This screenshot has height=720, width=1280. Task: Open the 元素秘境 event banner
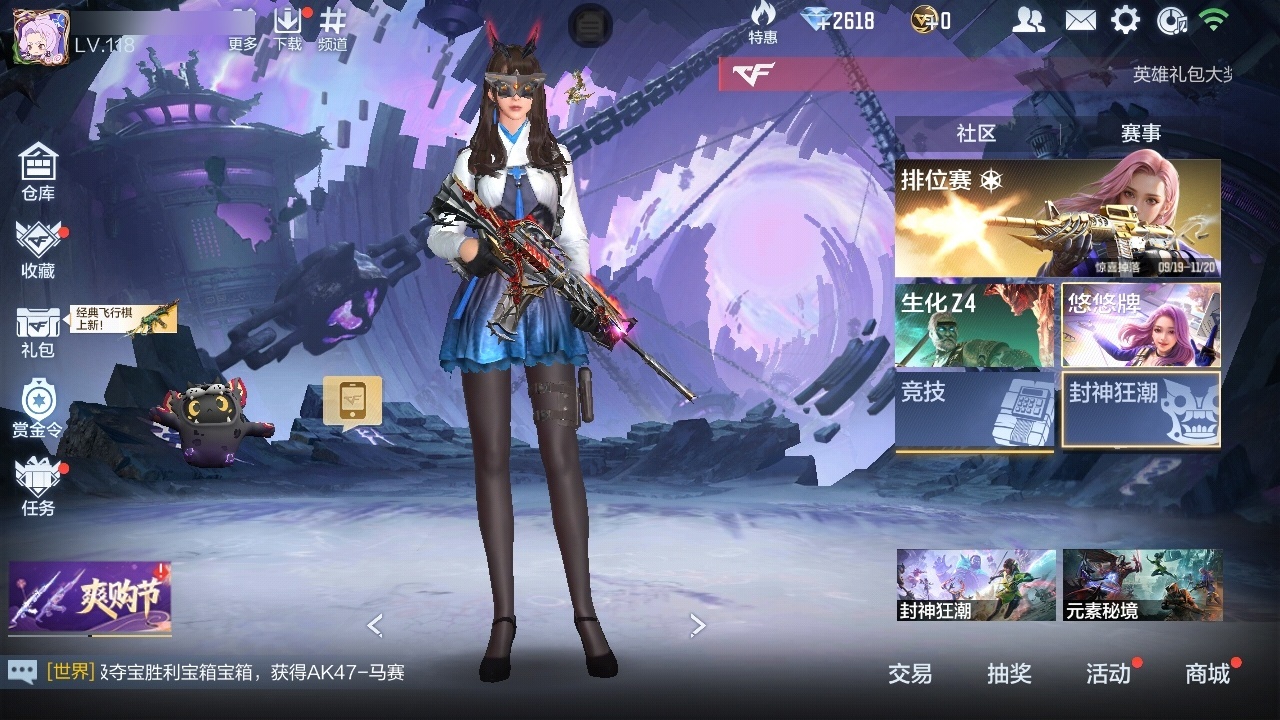coord(1142,584)
